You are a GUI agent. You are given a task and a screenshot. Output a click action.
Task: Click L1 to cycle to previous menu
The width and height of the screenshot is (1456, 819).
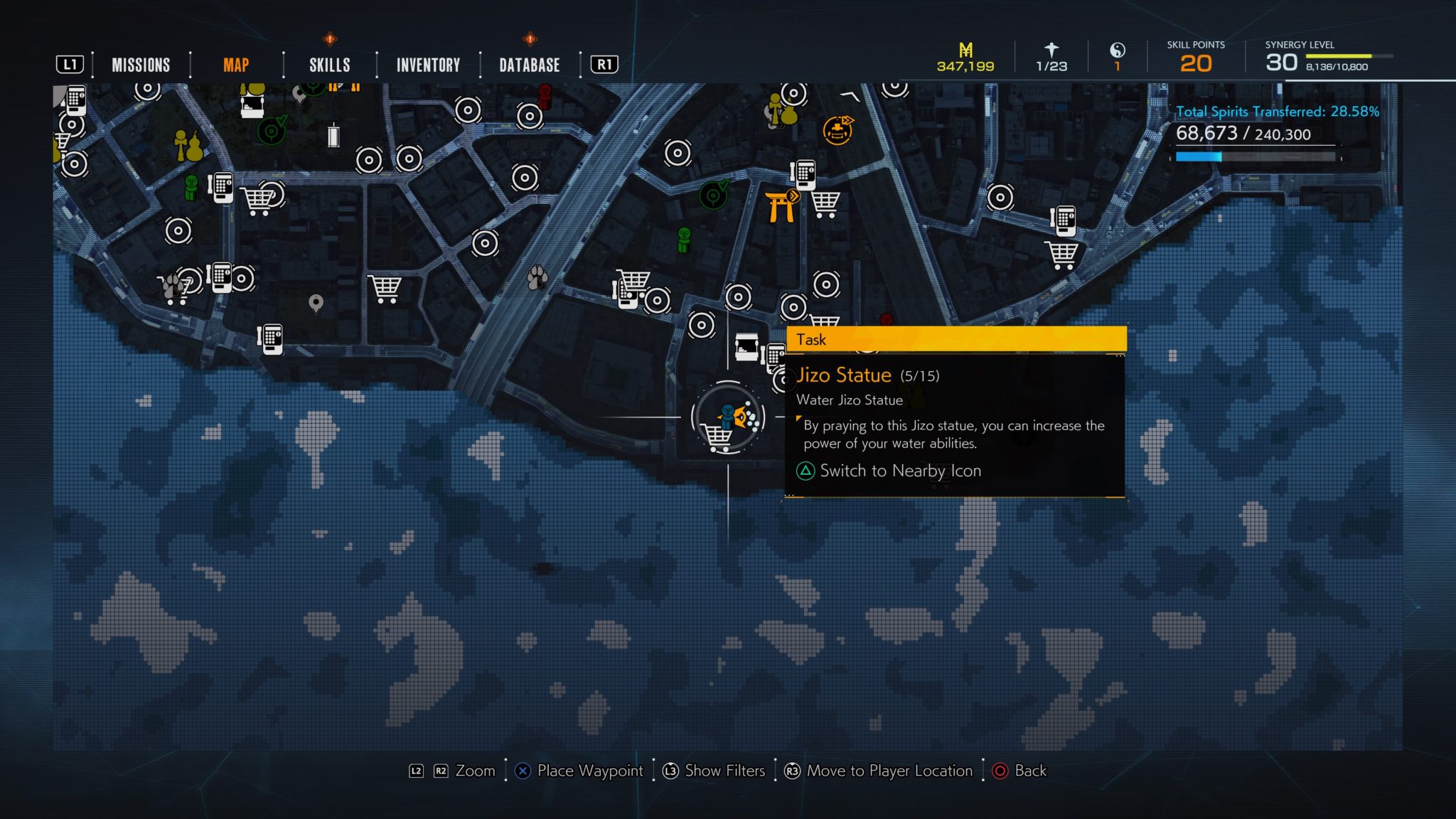[x=71, y=63]
